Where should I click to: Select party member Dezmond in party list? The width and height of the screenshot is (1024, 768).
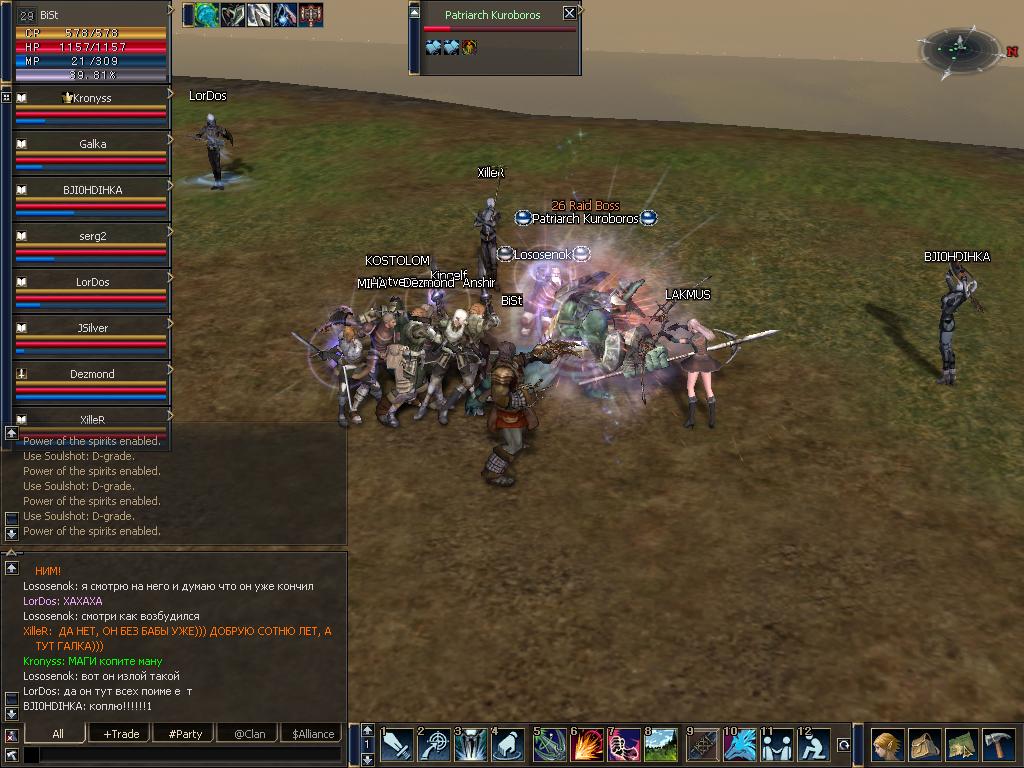pyautogui.click(x=92, y=374)
